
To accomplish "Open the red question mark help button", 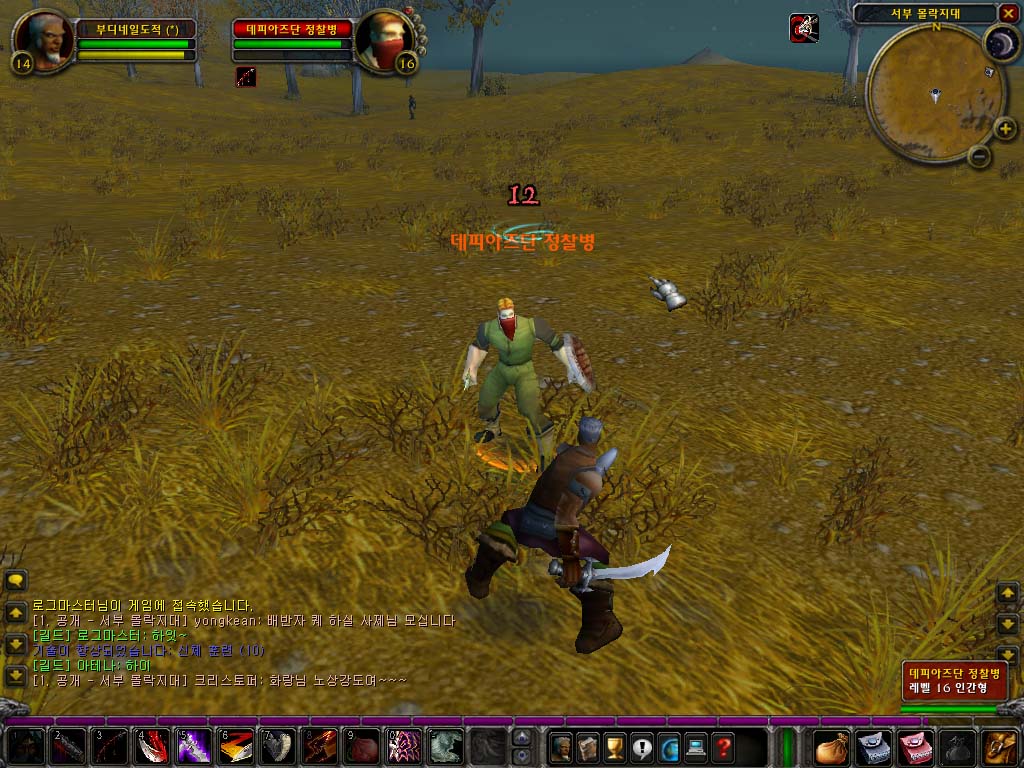I will [x=723, y=746].
